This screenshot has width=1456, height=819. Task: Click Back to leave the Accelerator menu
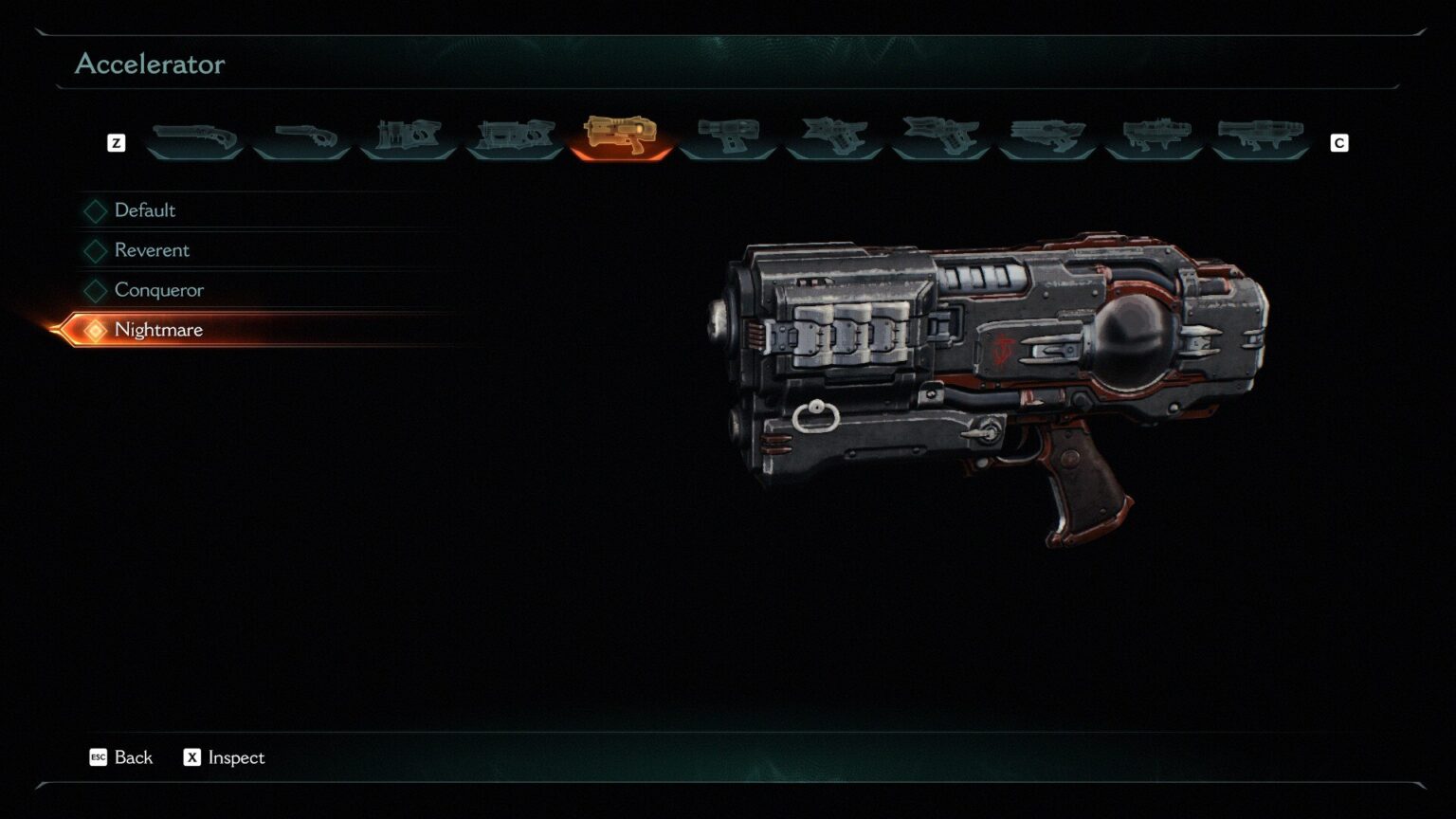pos(121,758)
